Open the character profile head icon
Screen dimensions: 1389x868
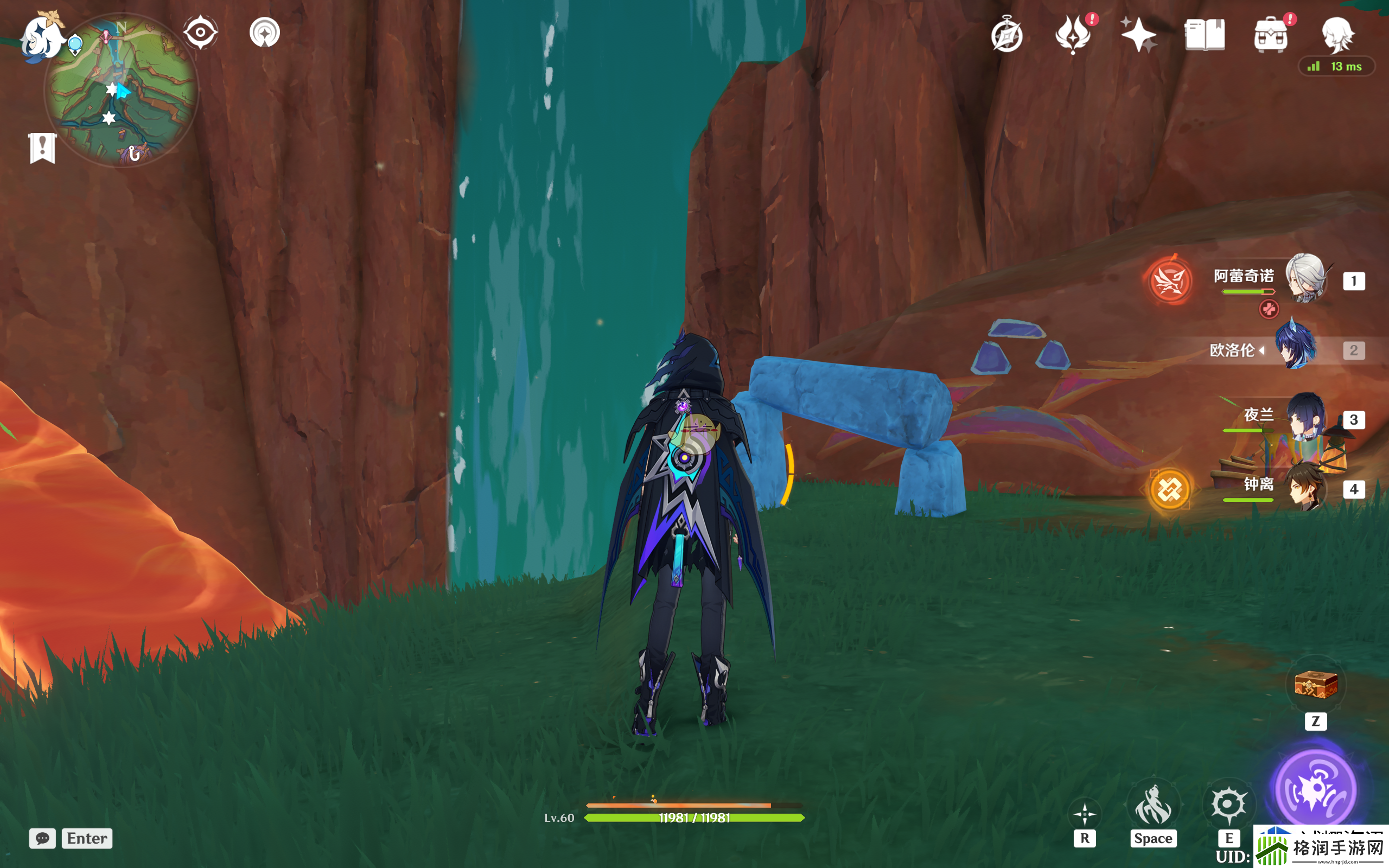click(1337, 34)
